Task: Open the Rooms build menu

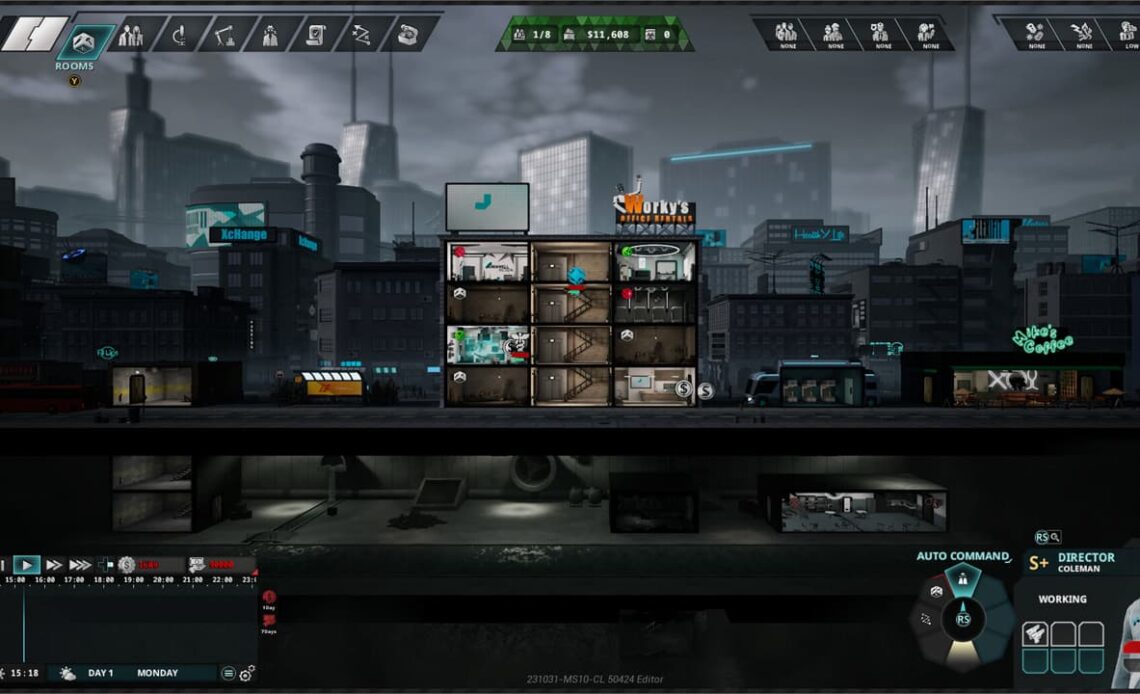Action: pos(85,38)
